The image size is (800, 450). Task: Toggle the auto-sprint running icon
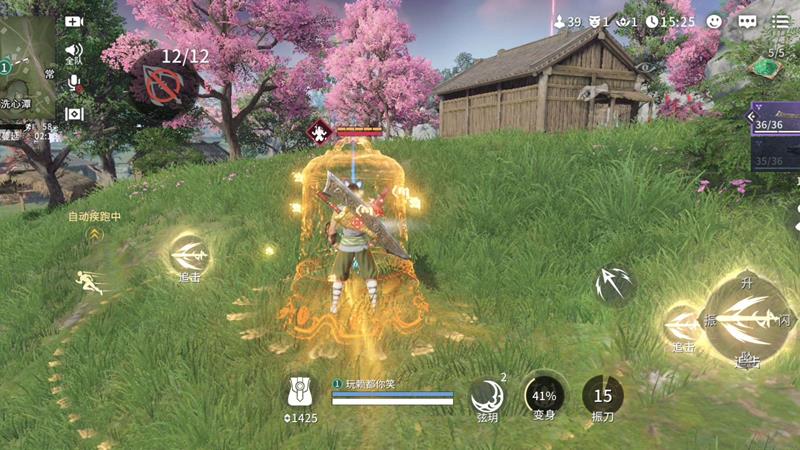92,281
